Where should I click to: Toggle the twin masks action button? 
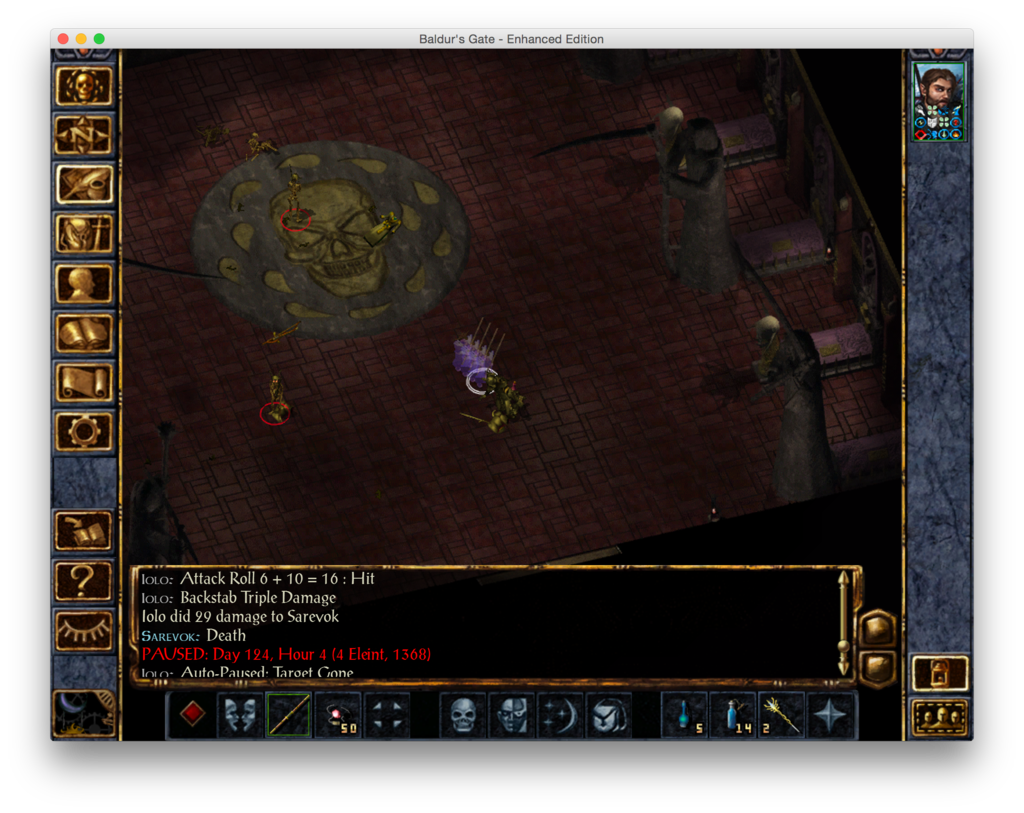tap(240, 715)
